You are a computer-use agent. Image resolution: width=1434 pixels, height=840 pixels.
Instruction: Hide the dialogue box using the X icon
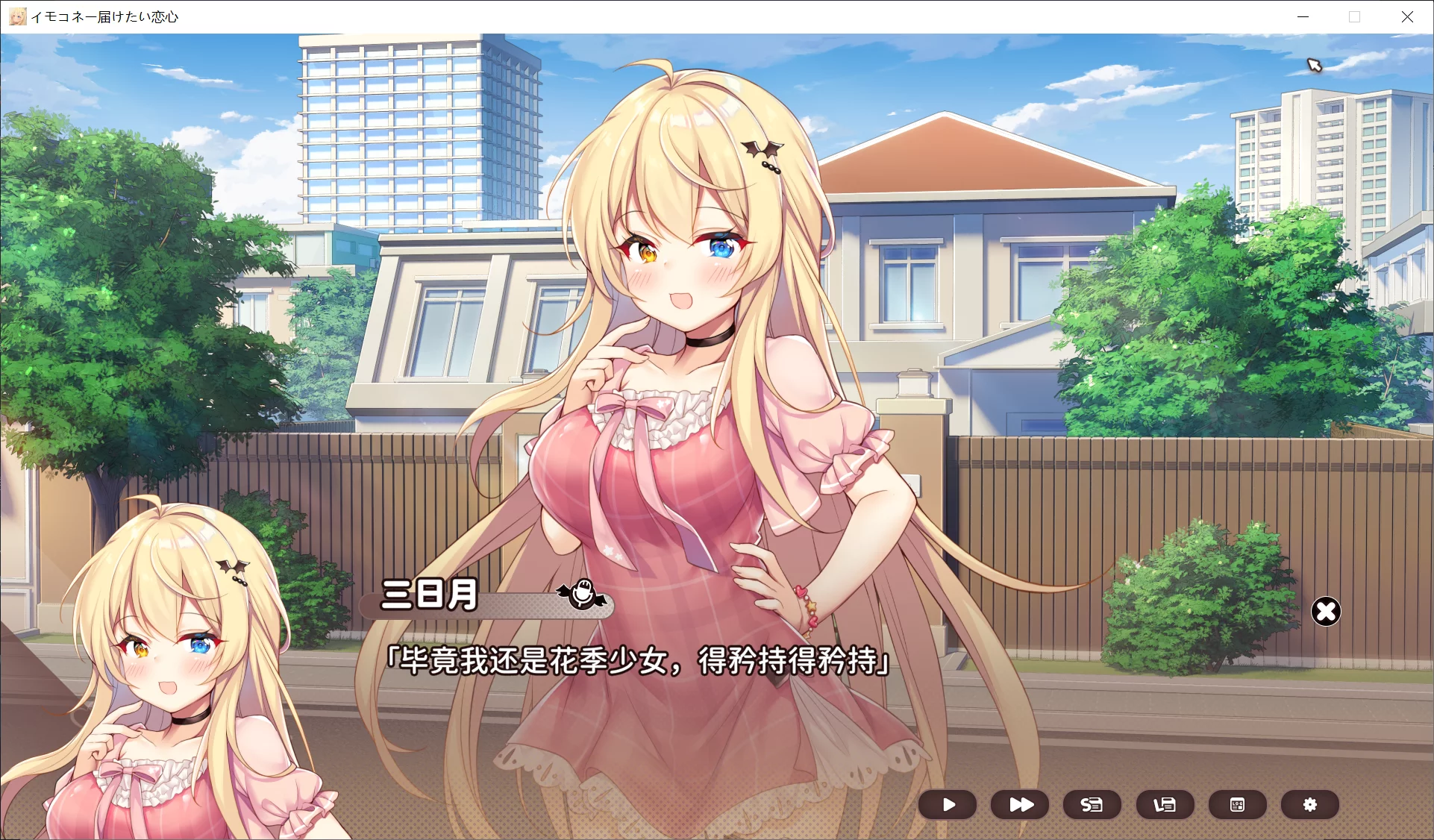pyautogui.click(x=1327, y=612)
